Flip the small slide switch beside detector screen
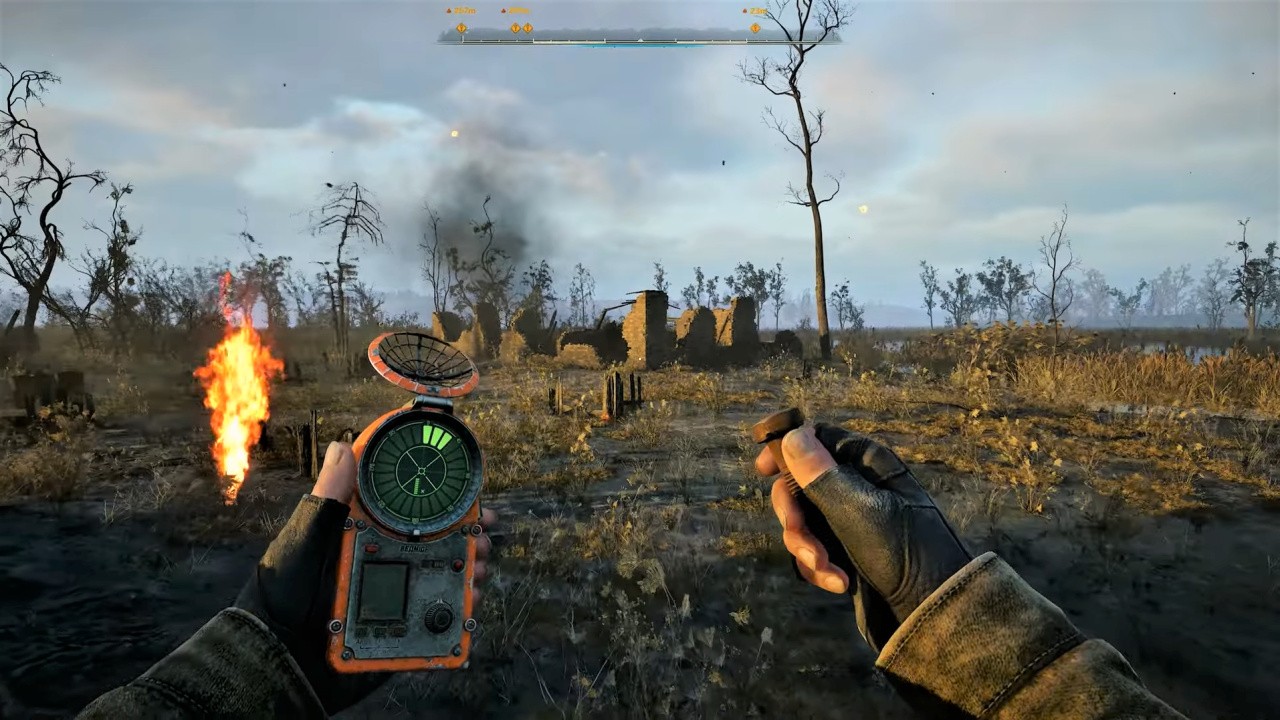 click(x=433, y=565)
